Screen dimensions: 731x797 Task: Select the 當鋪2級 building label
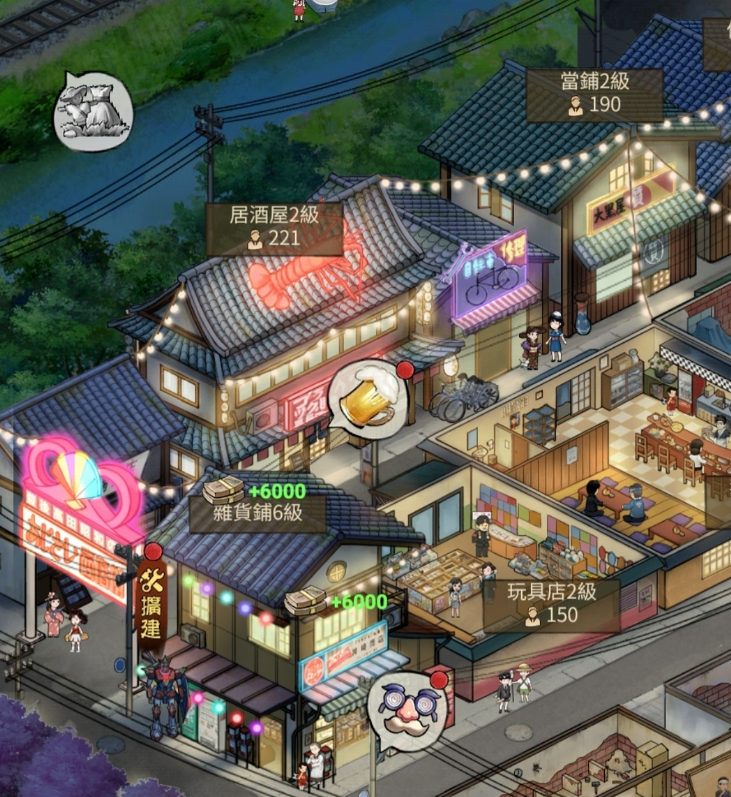coord(595,94)
